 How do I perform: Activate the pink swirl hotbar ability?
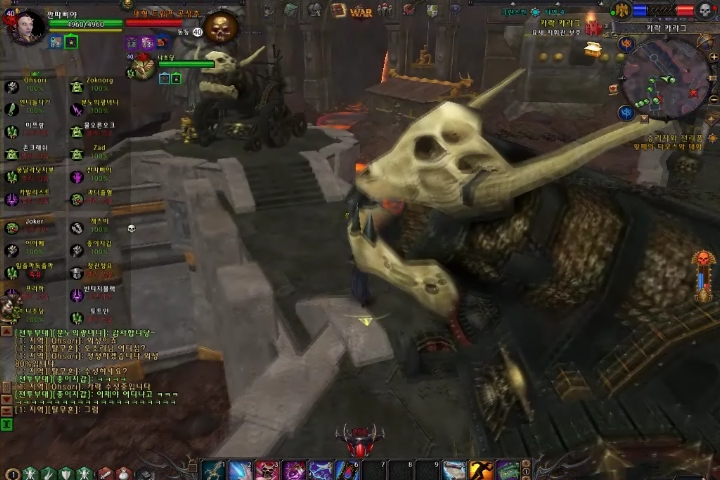coord(294,470)
